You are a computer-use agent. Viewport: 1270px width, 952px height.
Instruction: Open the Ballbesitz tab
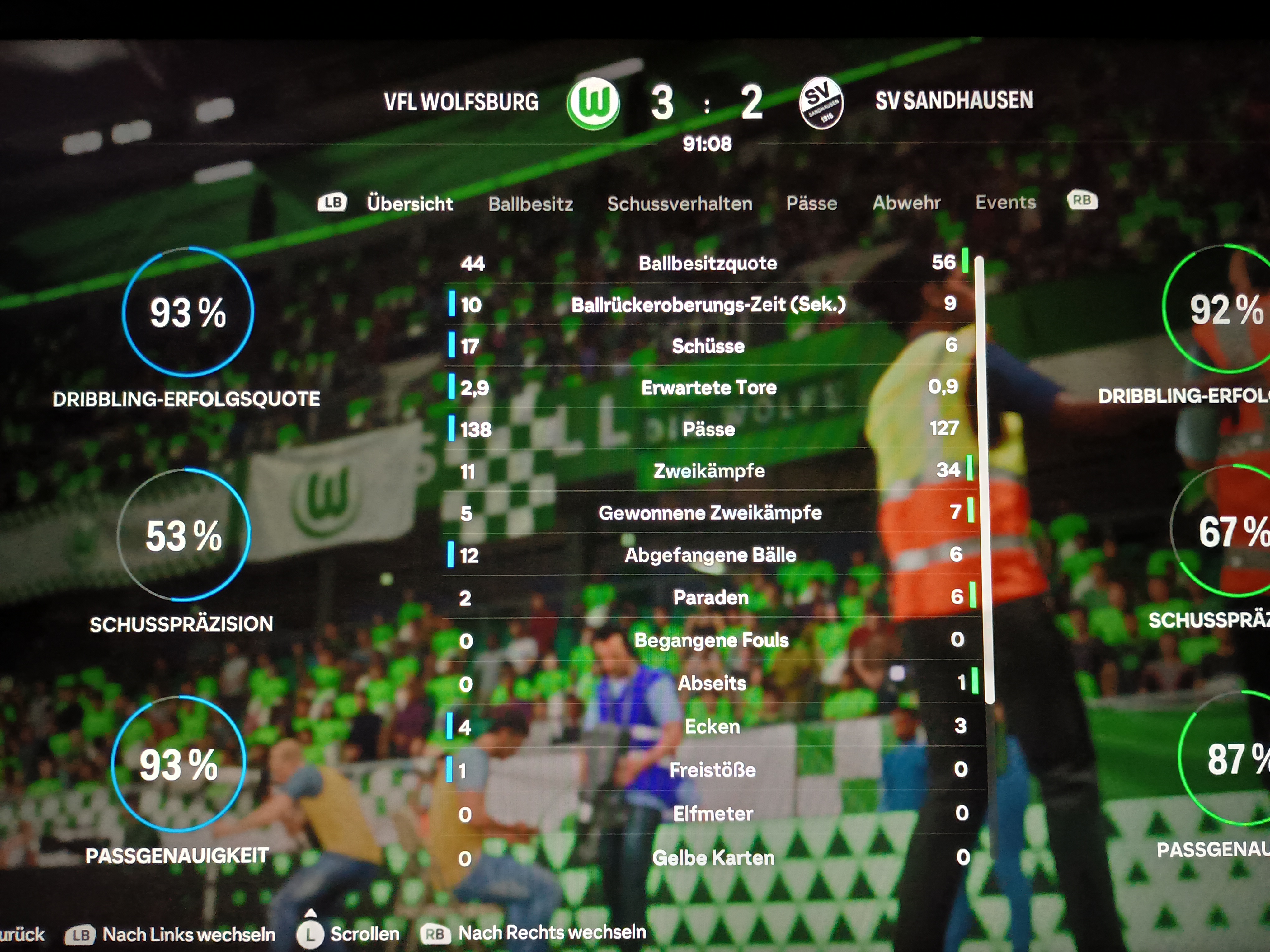click(530, 204)
